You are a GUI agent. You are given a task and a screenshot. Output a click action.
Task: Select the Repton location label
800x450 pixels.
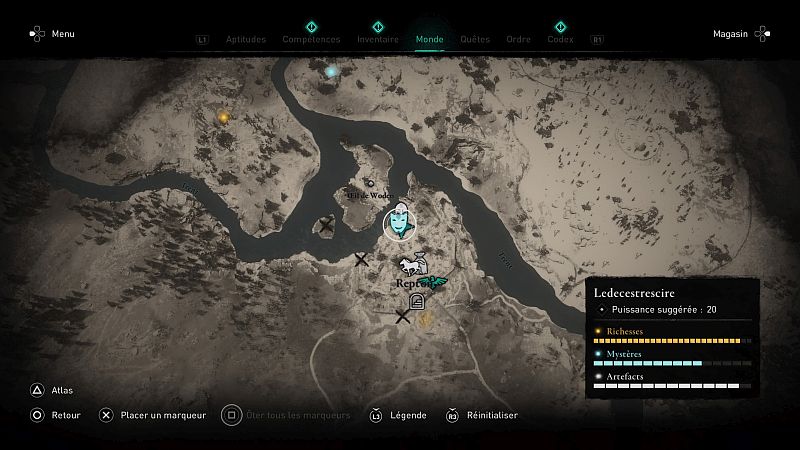[411, 283]
